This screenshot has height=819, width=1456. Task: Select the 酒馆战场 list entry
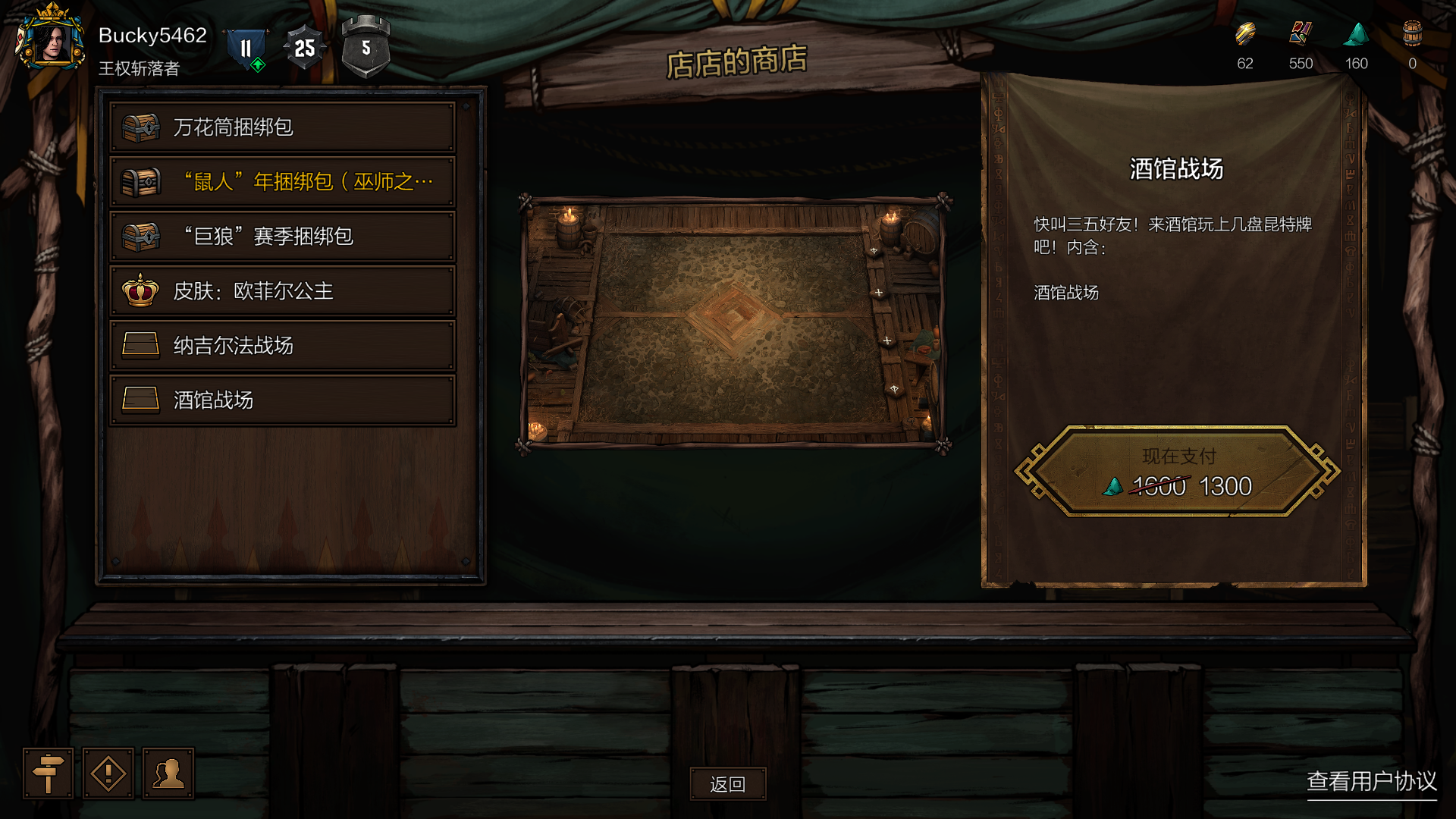point(282,400)
